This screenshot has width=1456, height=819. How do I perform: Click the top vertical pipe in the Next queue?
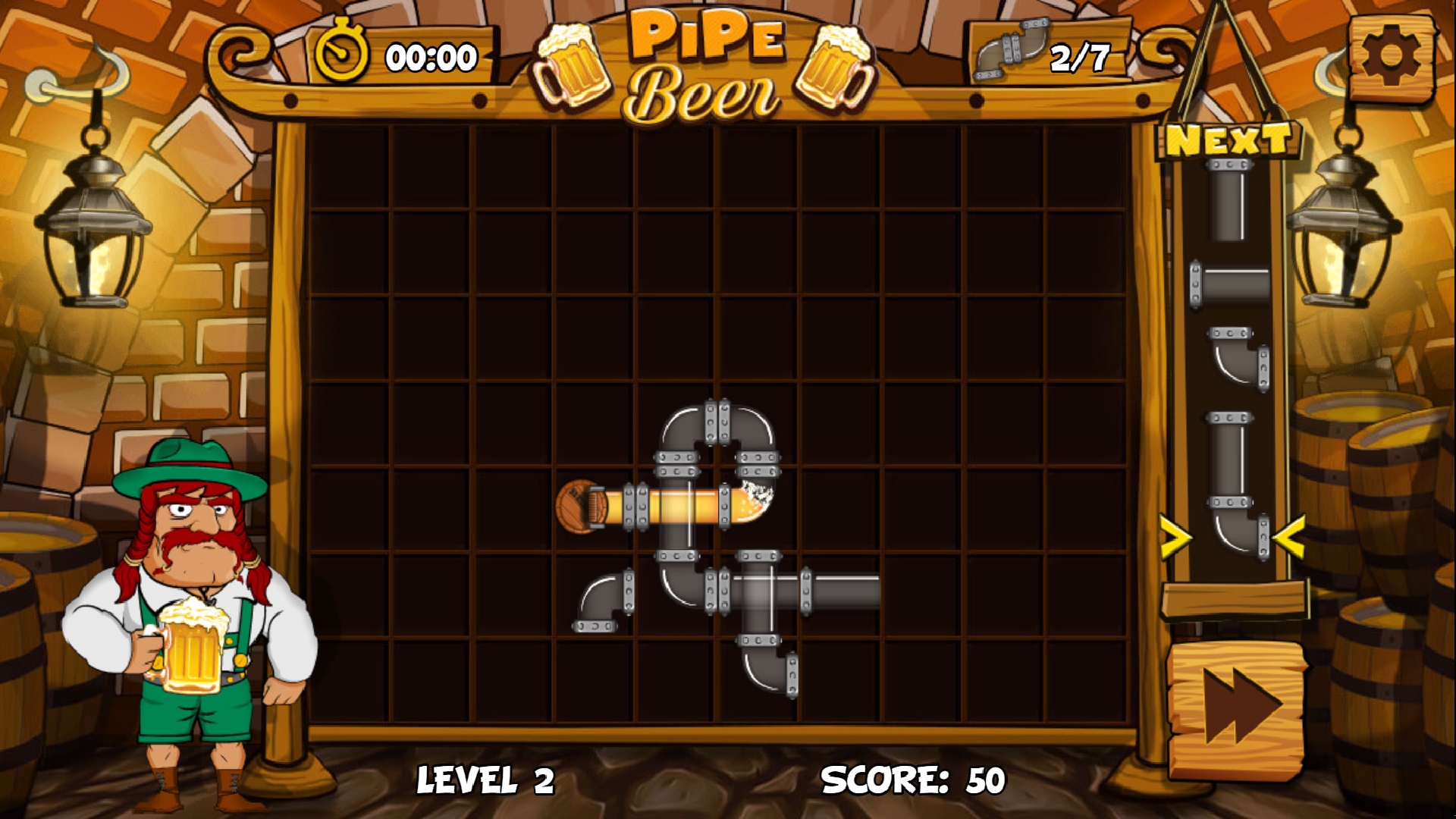(1227, 202)
